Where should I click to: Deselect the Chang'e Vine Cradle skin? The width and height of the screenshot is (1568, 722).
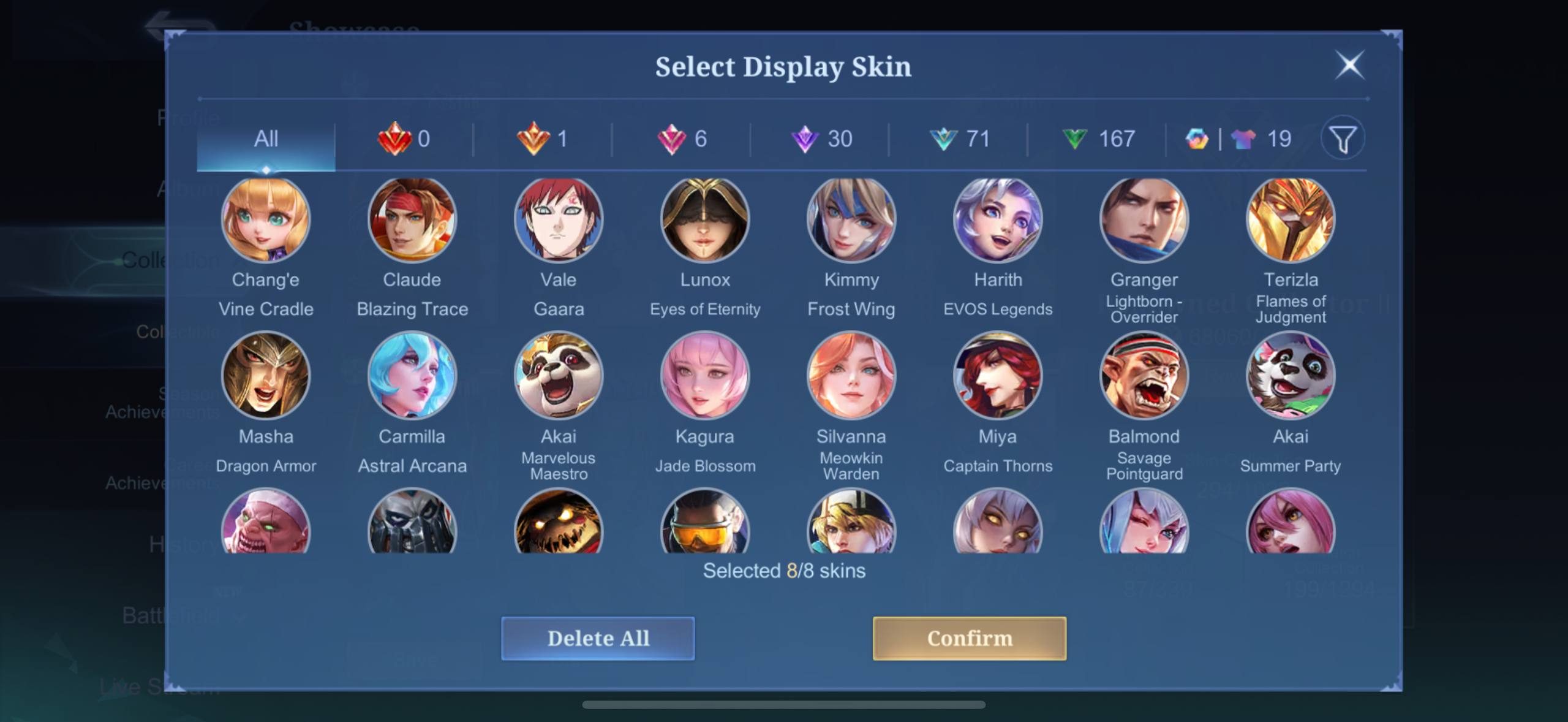pyautogui.click(x=265, y=219)
